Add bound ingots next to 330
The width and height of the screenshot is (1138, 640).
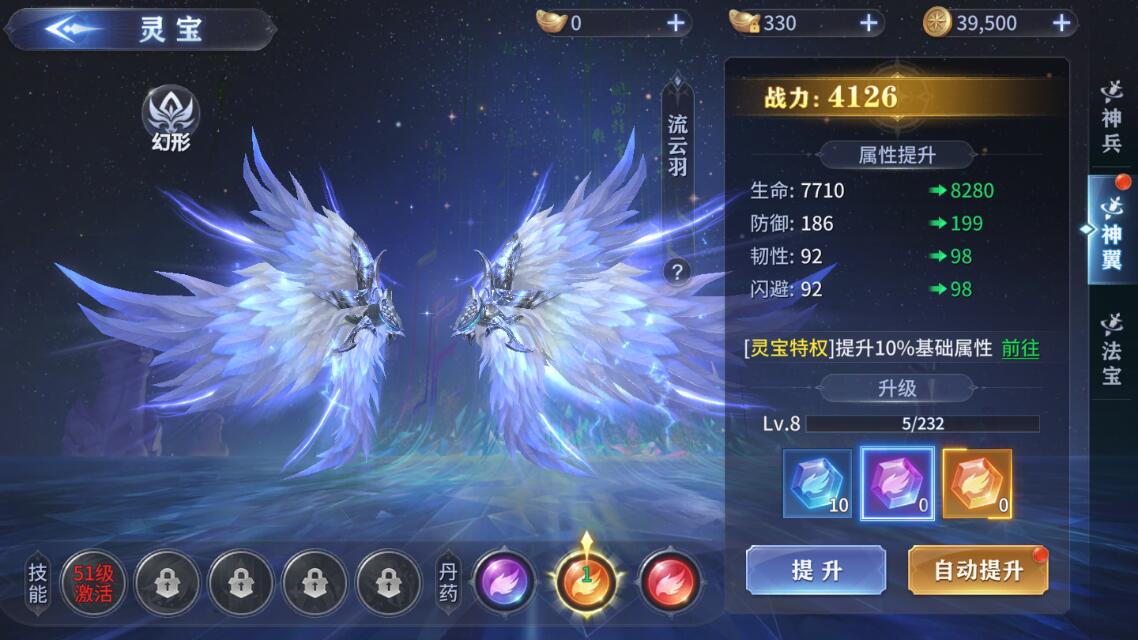pos(868,23)
